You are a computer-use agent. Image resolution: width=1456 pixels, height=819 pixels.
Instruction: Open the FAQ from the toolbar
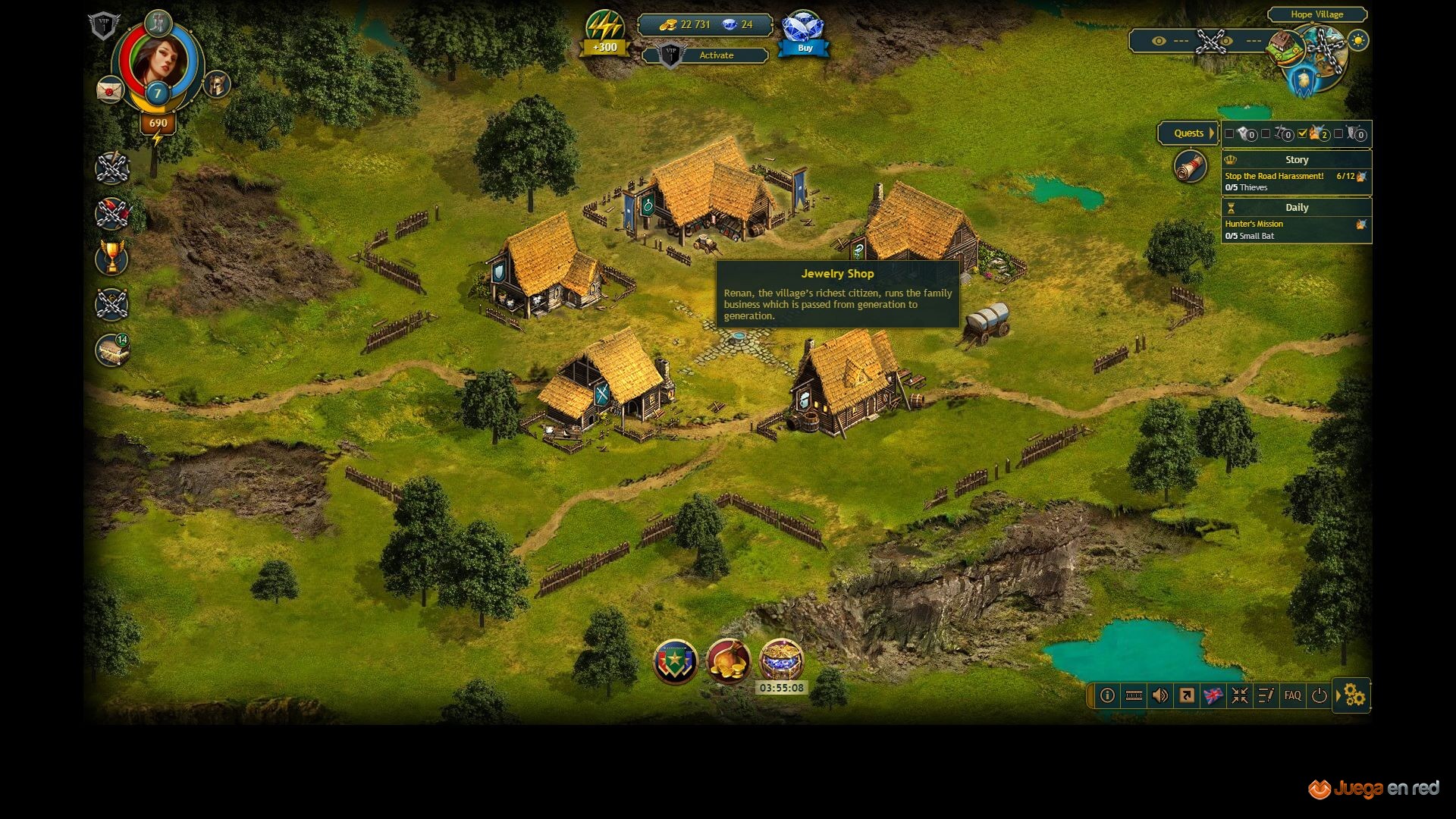point(1292,695)
